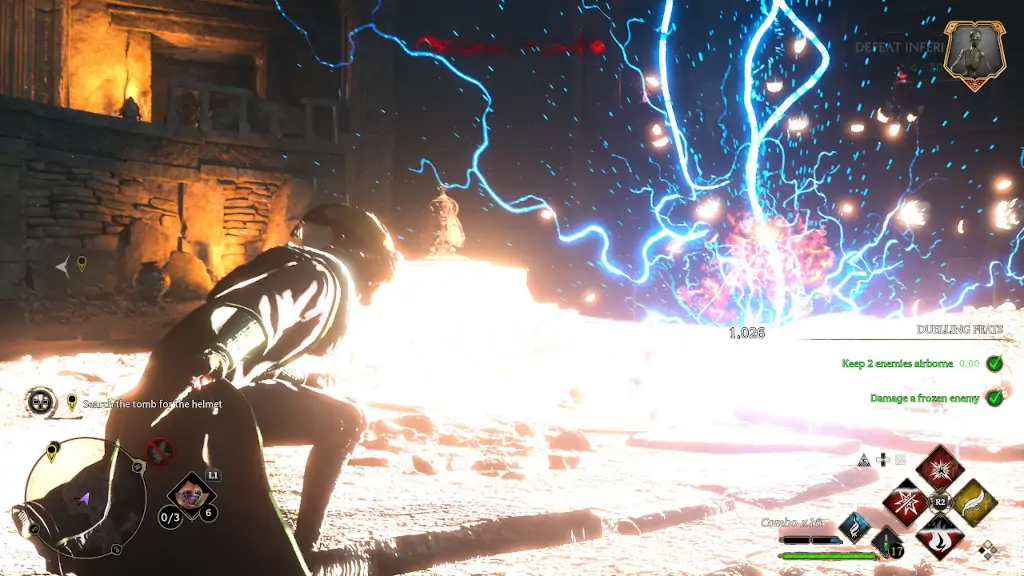
Task: Cast the red flame Incendio spell
Action: point(939,536)
